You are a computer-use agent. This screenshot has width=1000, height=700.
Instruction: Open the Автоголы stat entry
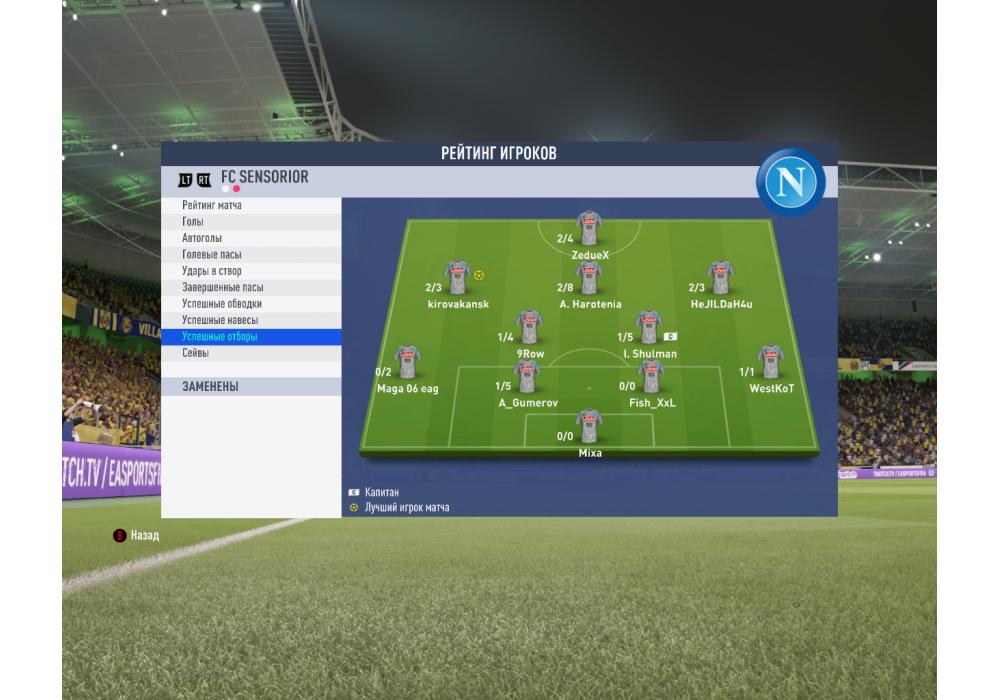(x=250, y=238)
